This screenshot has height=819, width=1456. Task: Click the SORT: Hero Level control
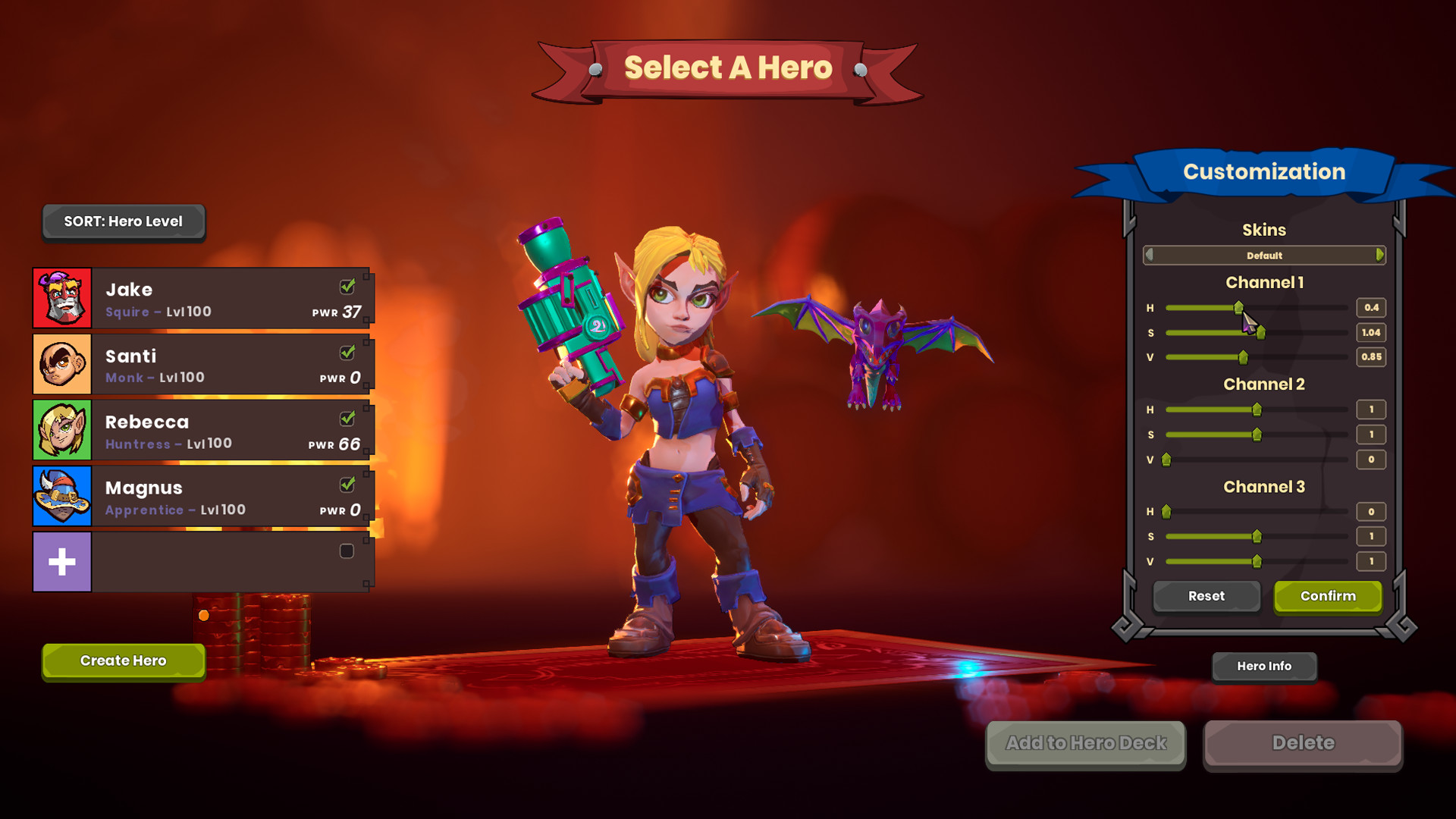(x=123, y=221)
